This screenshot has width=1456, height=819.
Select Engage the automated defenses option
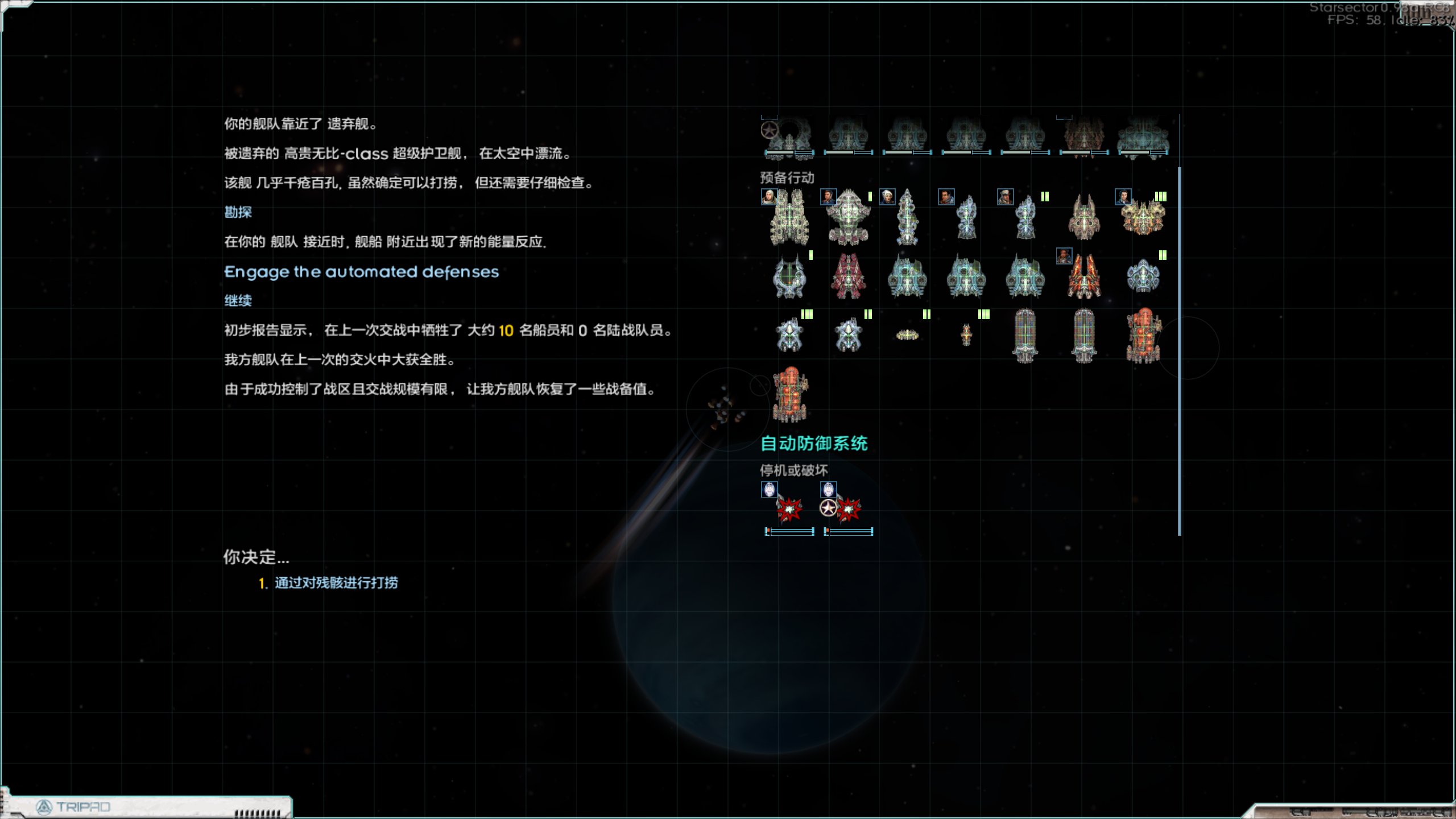361,272
